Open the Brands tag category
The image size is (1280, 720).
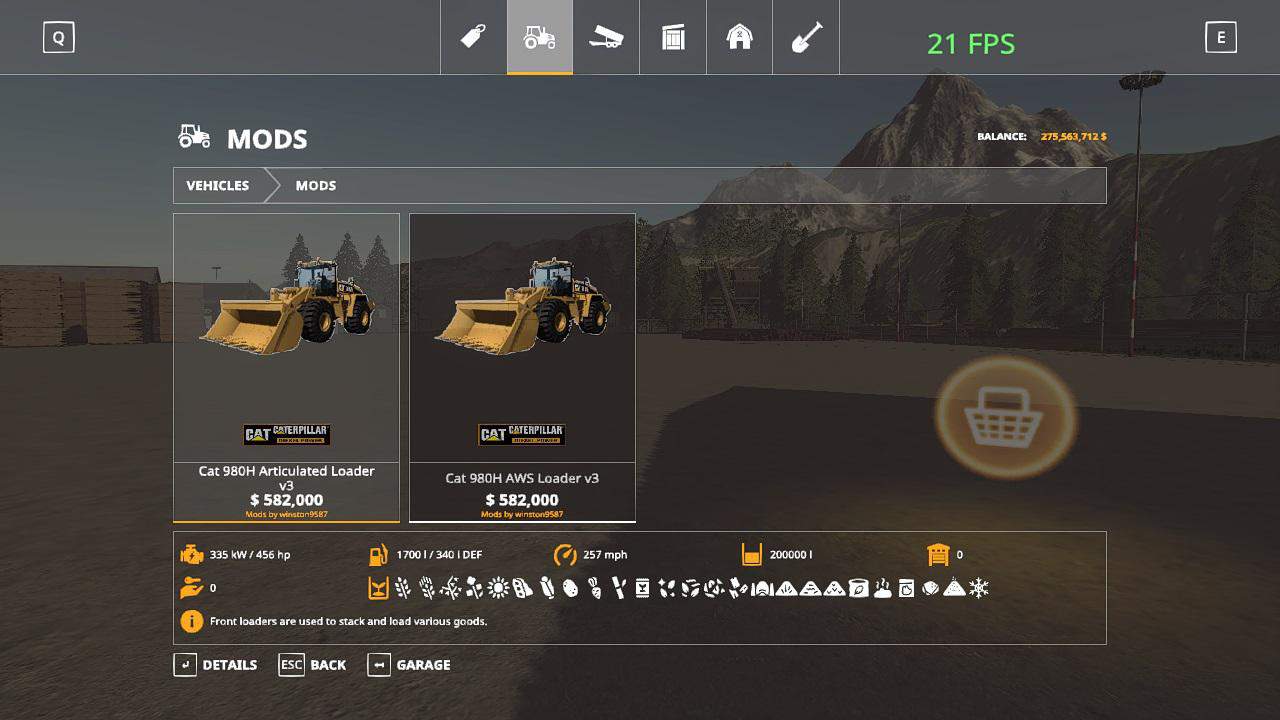[473, 37]
